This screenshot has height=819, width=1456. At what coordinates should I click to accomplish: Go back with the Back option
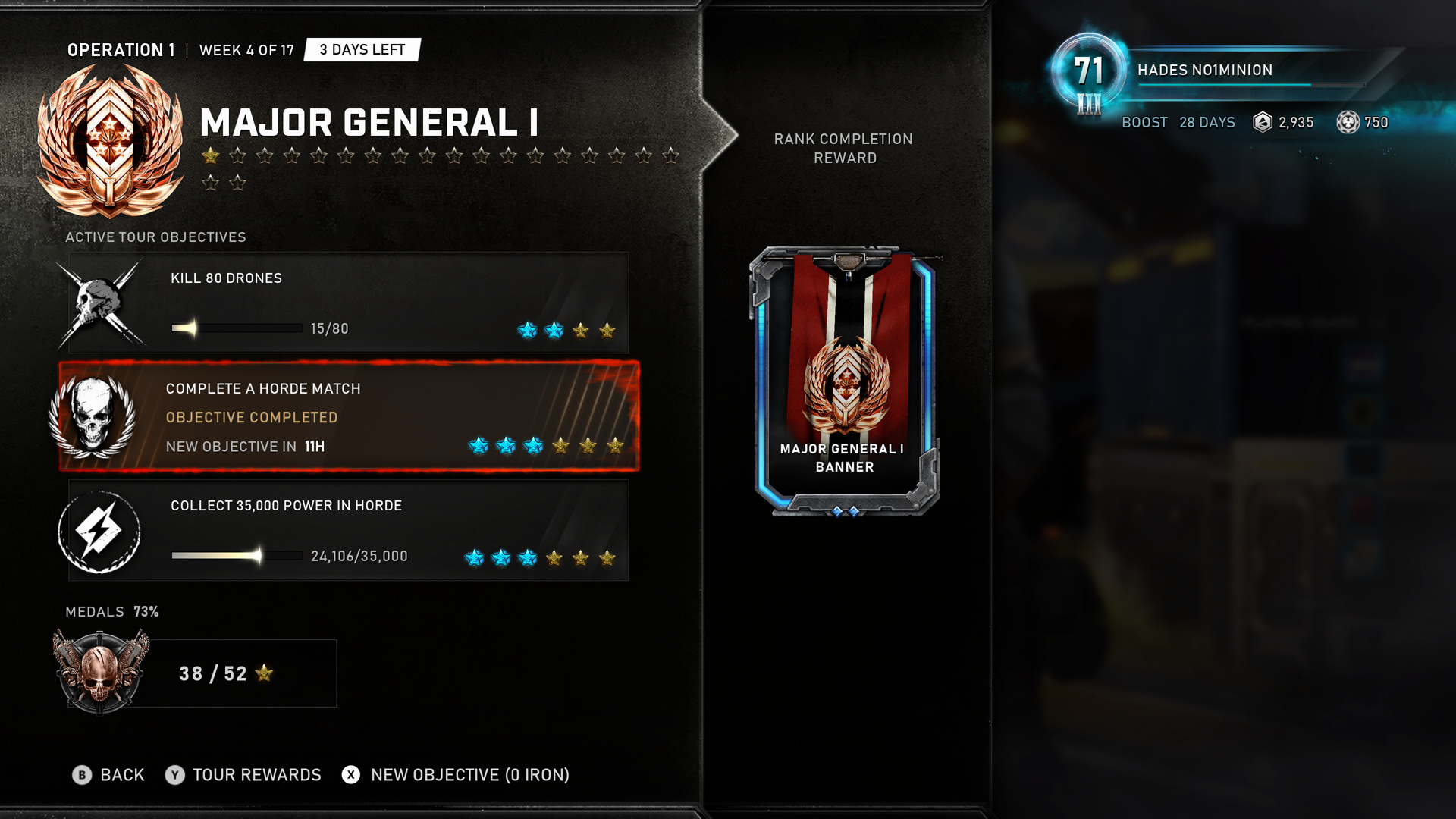click(108, 774)
